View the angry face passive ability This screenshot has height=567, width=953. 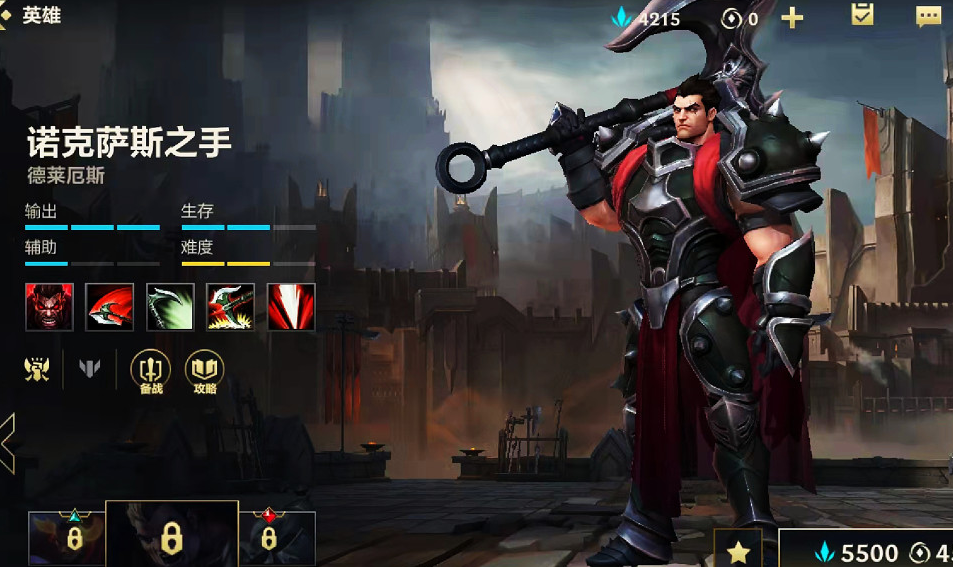point(49,307)
